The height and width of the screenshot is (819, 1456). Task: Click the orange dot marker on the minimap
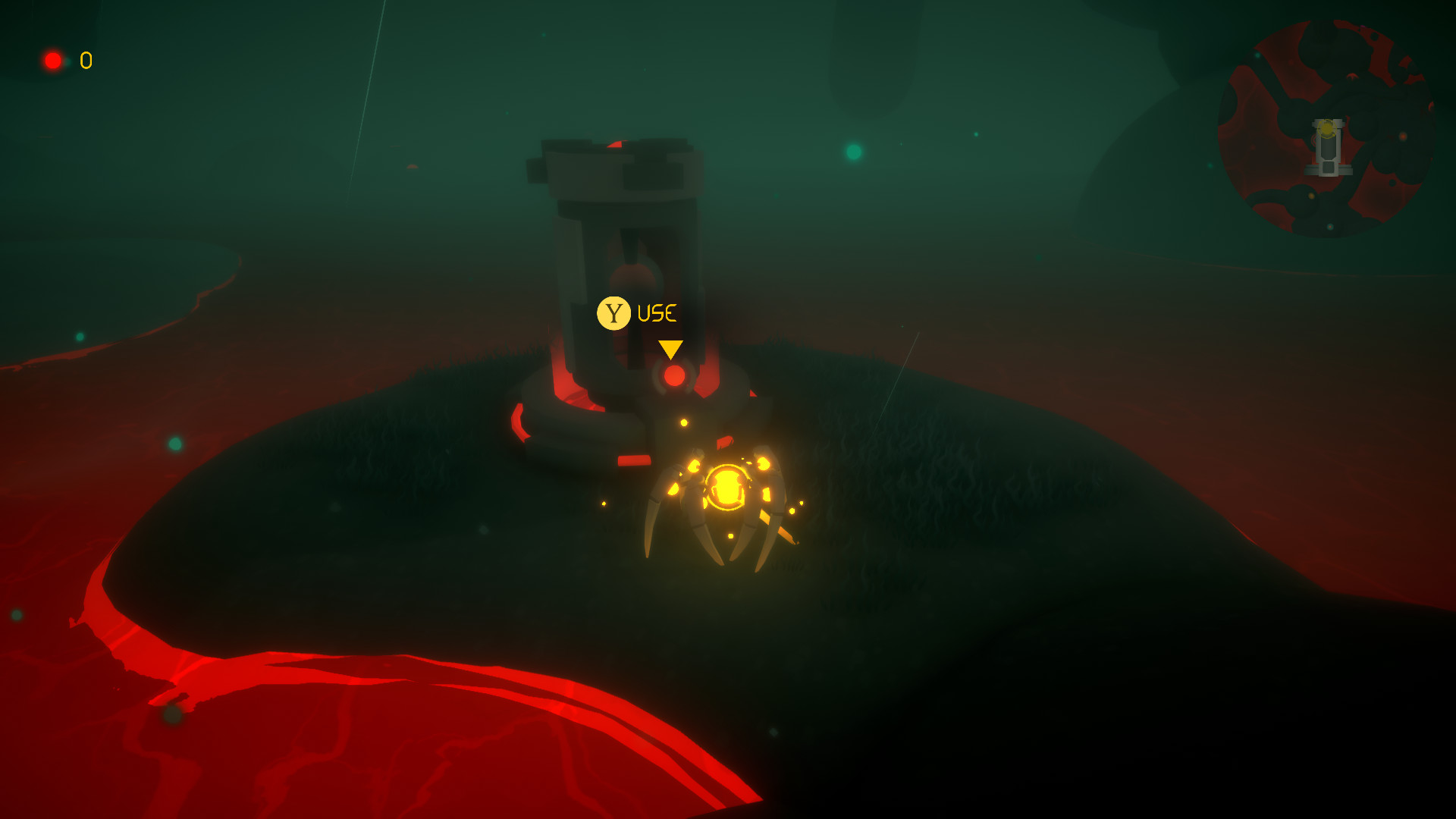1404,136
